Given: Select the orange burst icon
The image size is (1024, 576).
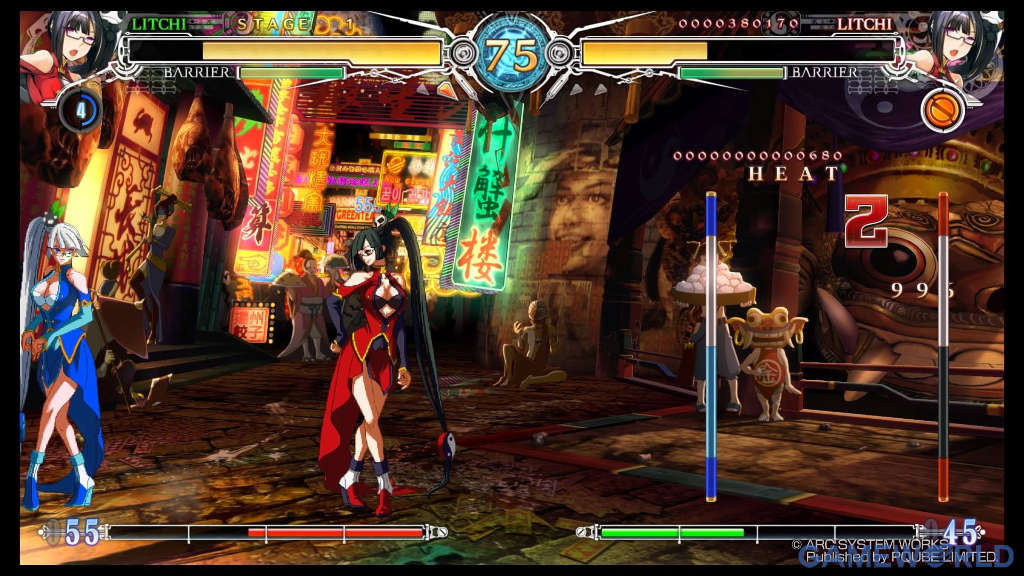Looking at the screenshot, I should tap(942, 109).
